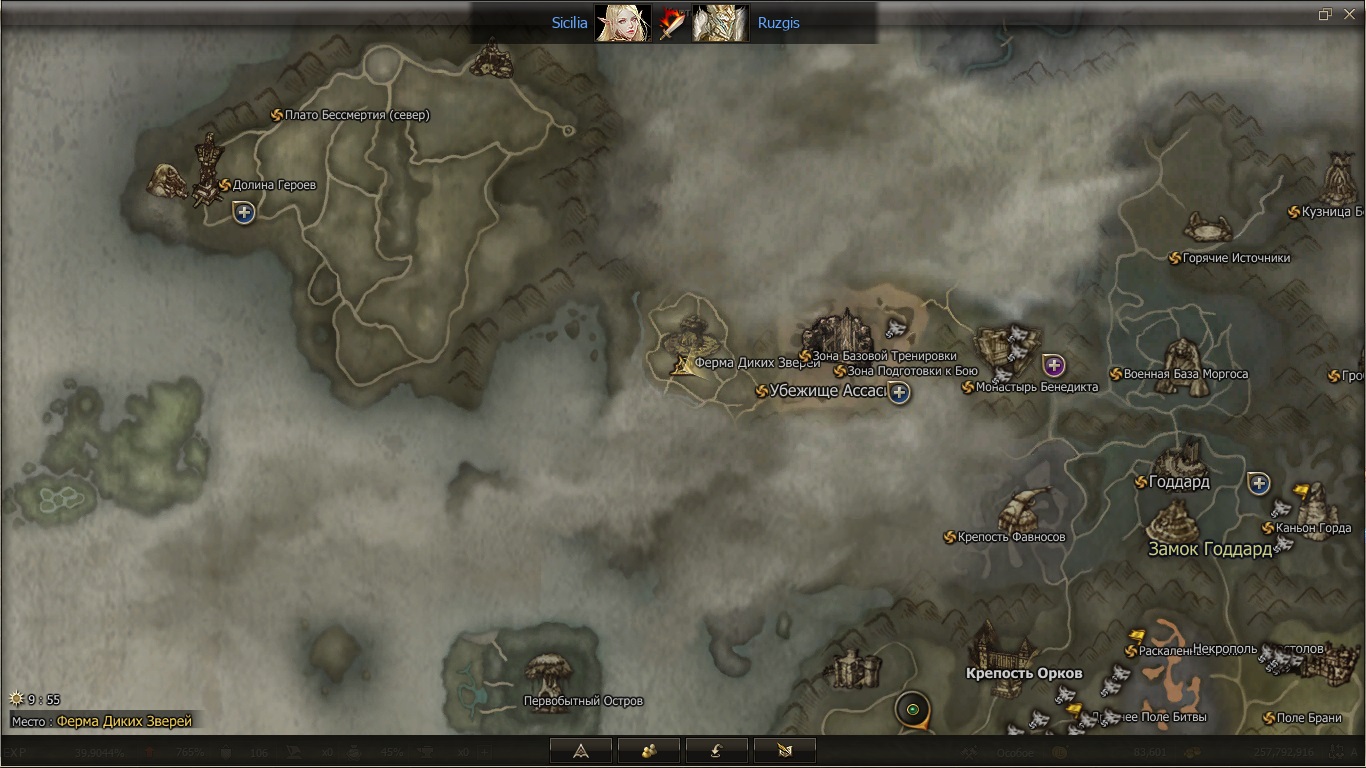
Task: Click the purple shield marker near Монастырь Бенедикта
Action: point(1053,365)
